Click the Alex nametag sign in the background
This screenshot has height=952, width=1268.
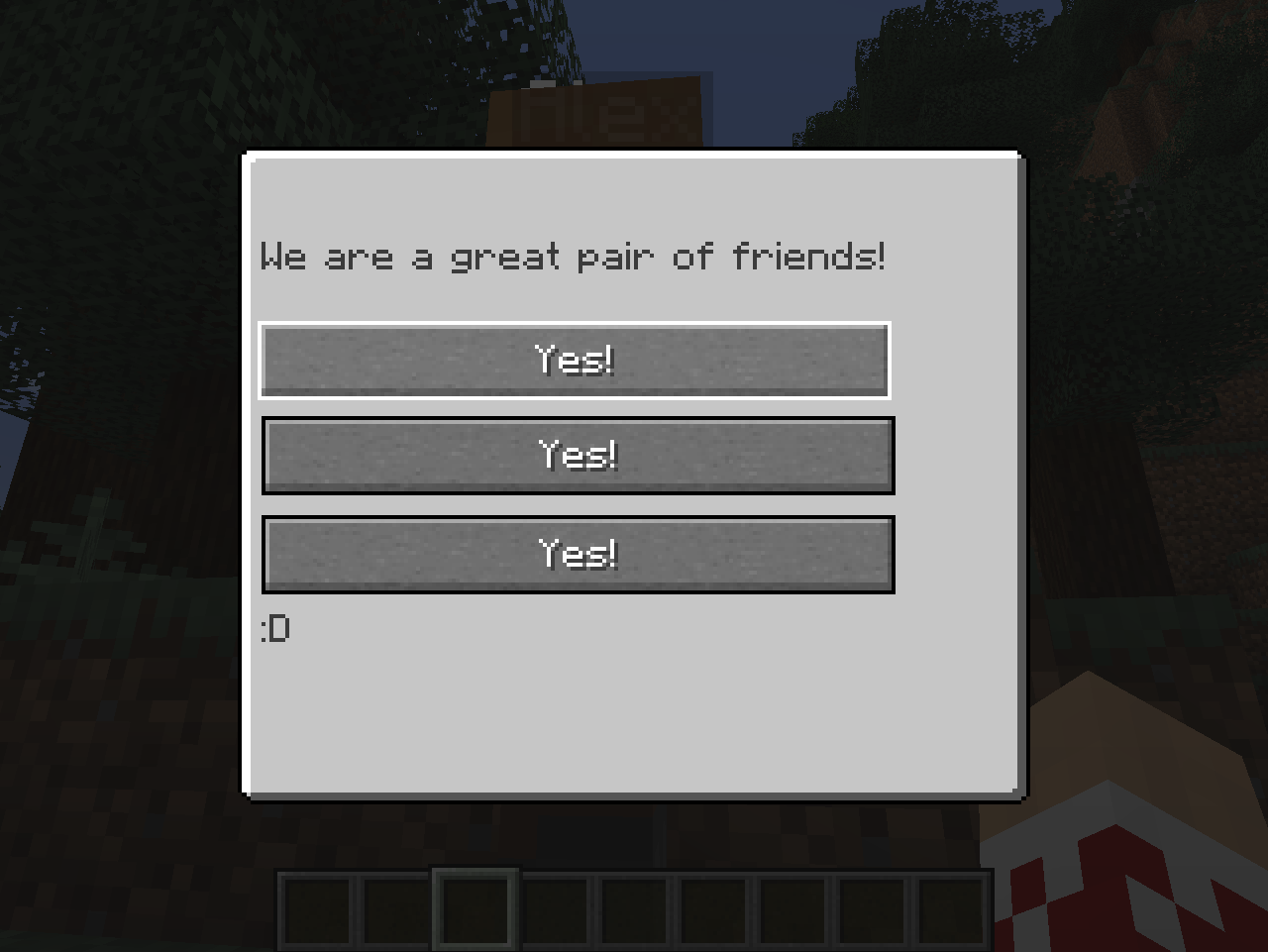[594, 109]
